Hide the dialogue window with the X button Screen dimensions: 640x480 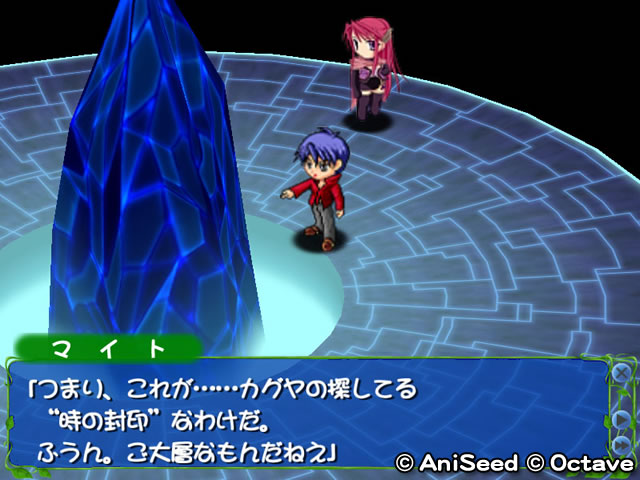coord(620,374)
